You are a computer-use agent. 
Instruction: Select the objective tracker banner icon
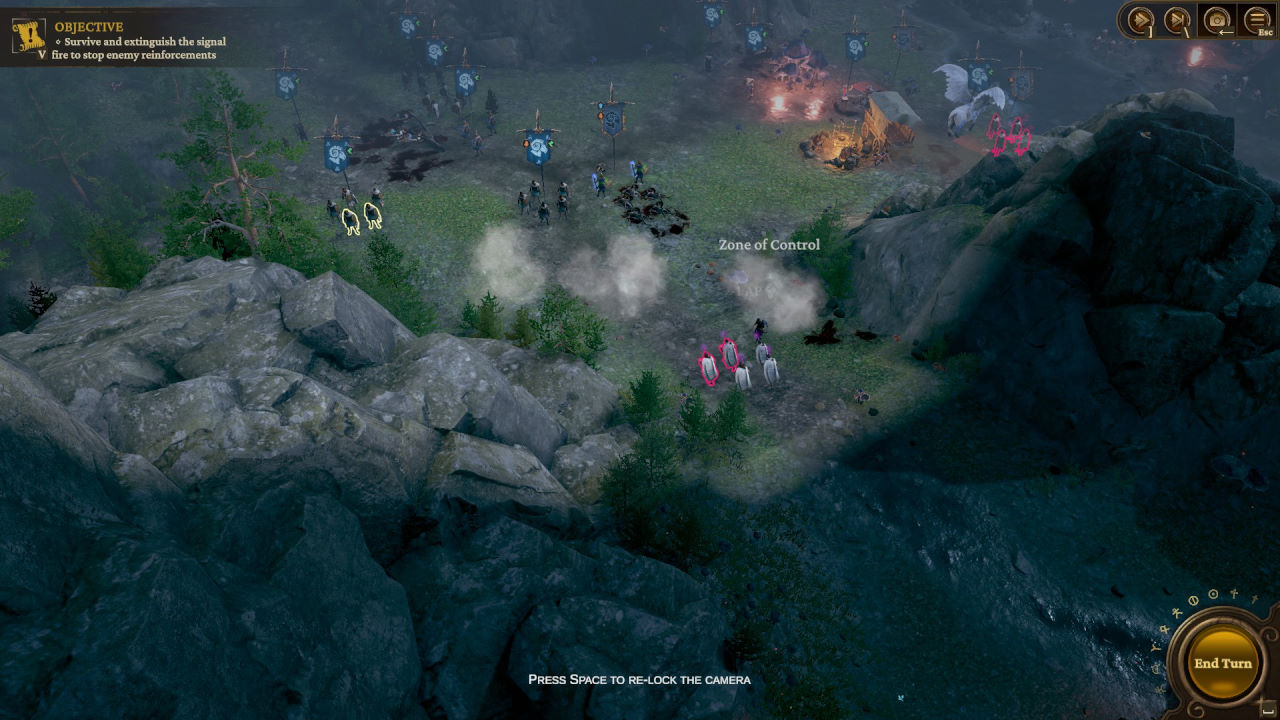(28, 35)
